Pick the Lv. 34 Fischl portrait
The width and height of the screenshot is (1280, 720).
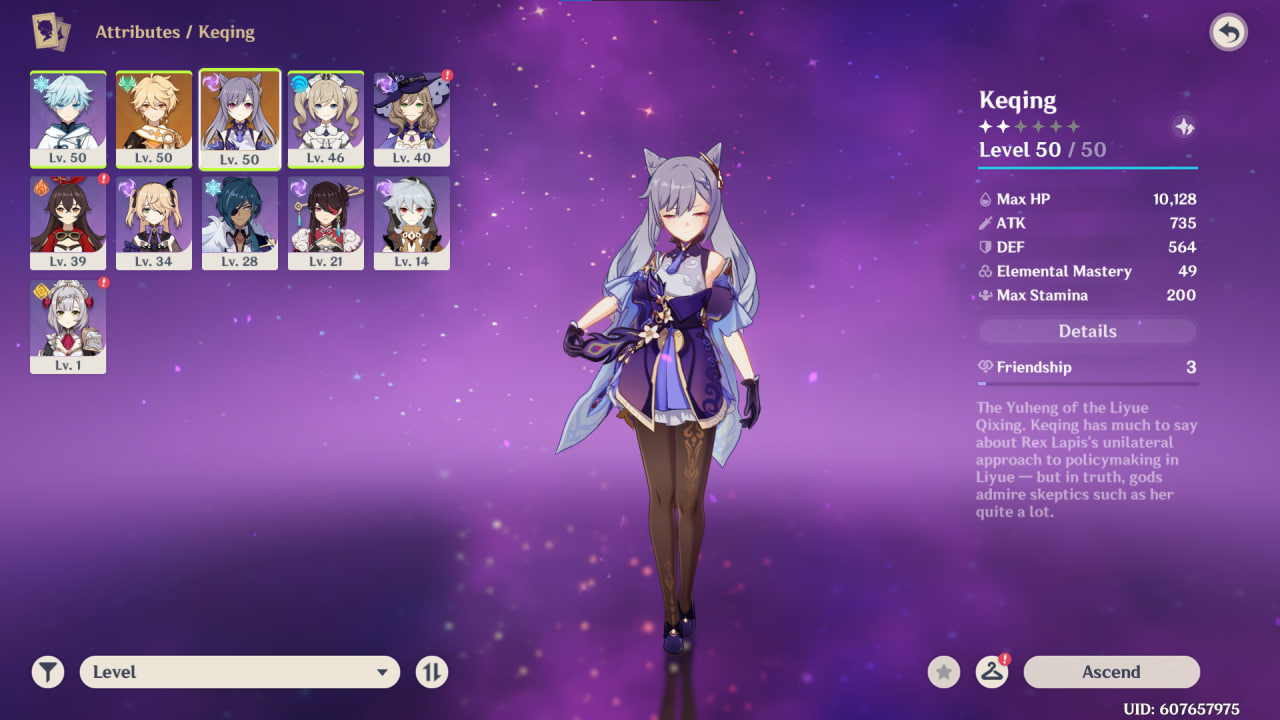click(154, 223)
